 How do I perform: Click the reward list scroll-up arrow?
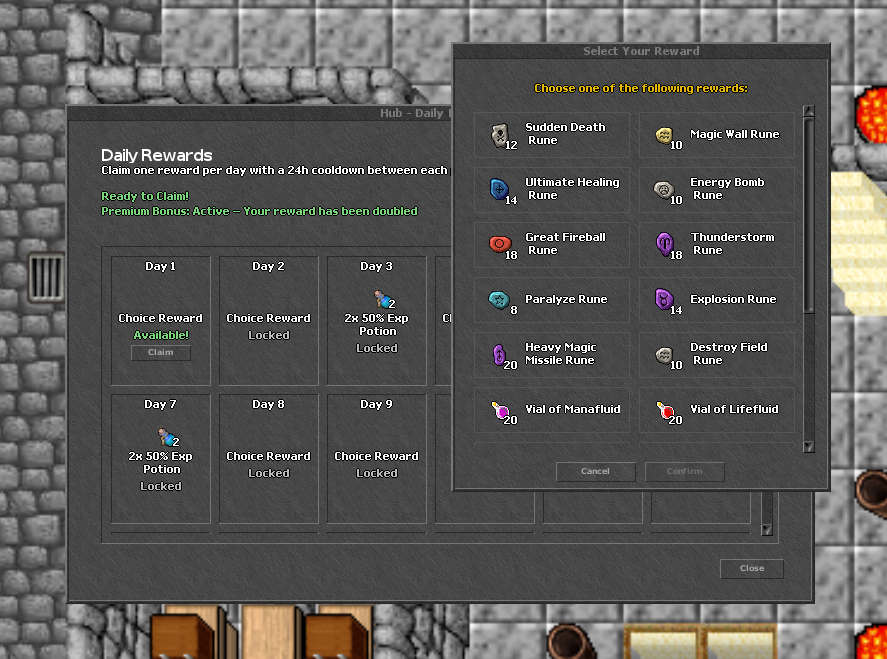point(809,112)
